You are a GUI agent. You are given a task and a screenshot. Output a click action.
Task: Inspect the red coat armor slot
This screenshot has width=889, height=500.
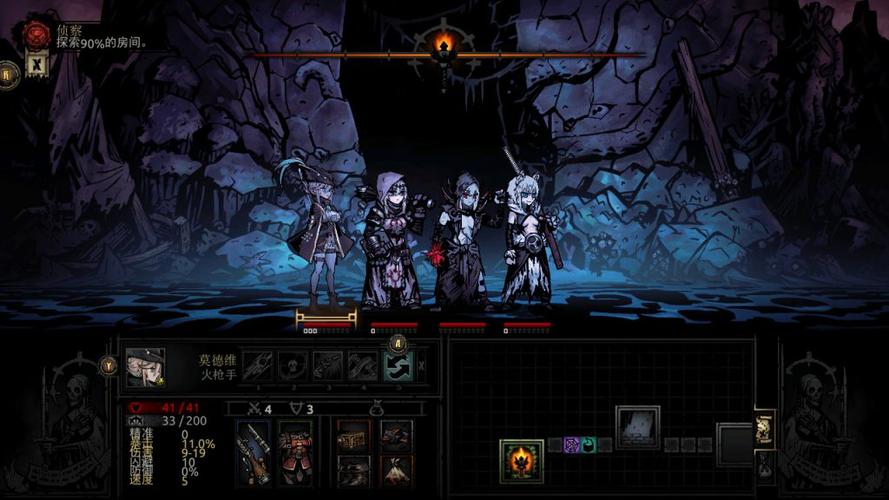(x=295, y=452)
